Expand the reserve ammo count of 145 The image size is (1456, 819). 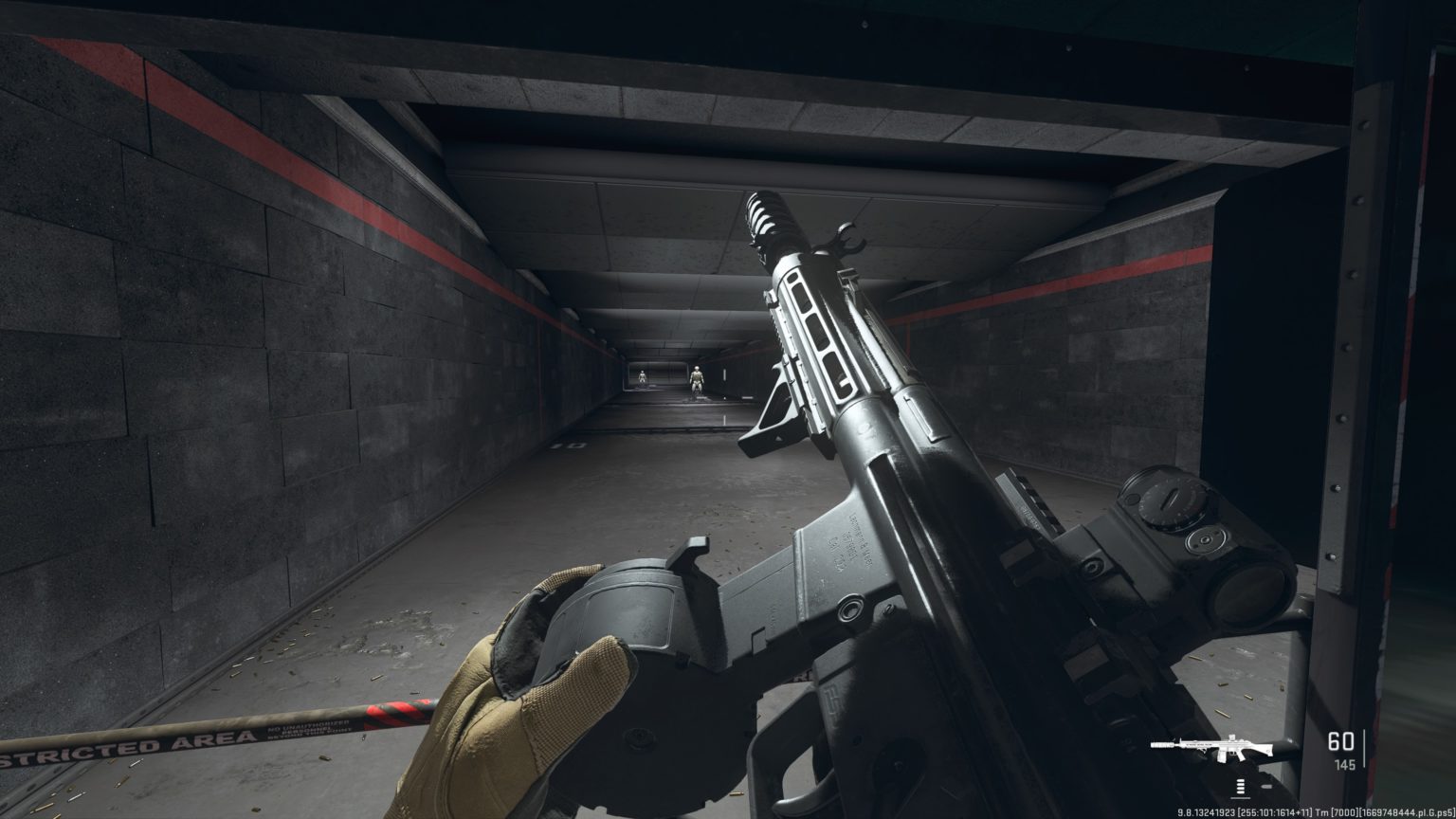pos(1344,766)
